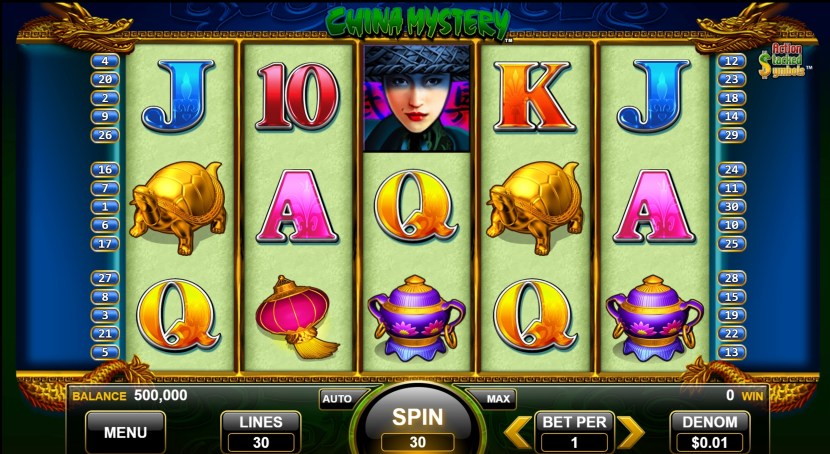Increase bet per line with right arrow
This screenshot has width=830, height=454.
coord(630,432)
